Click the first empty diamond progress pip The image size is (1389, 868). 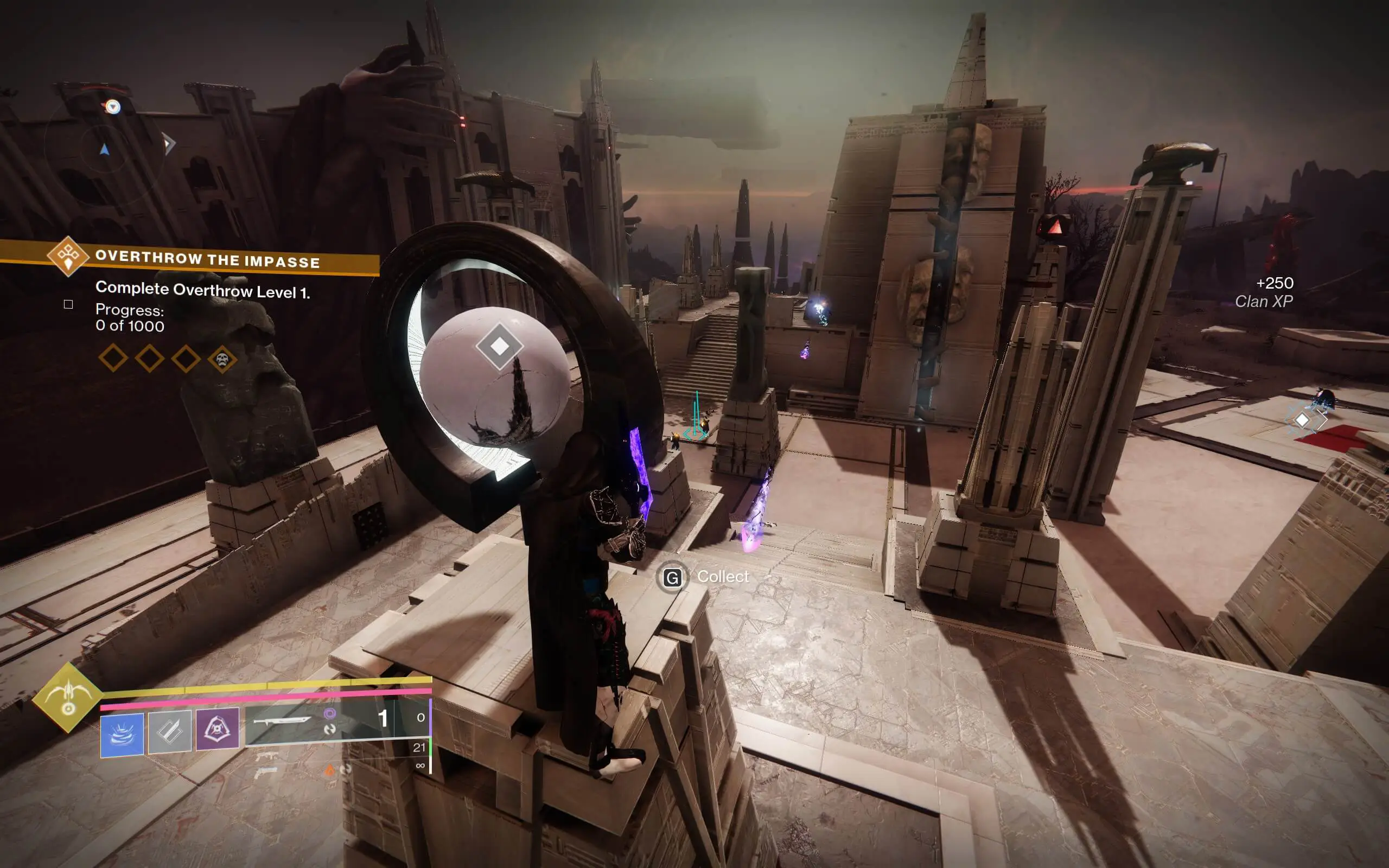tap(112, 359)
